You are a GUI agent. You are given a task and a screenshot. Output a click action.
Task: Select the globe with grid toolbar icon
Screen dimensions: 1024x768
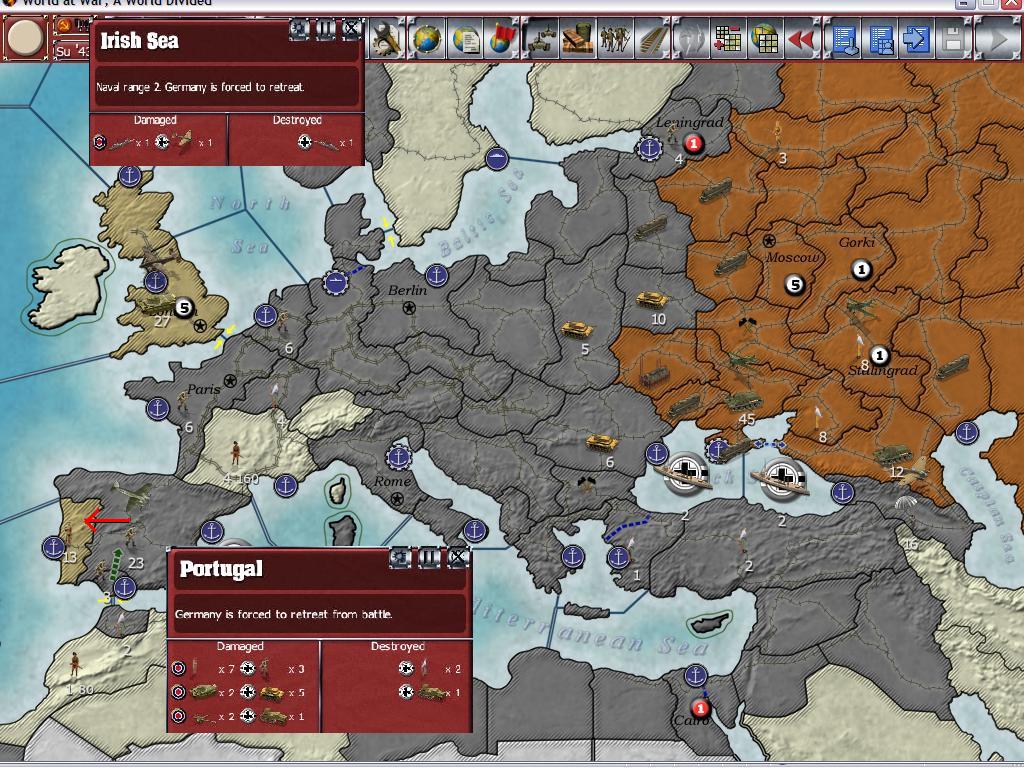pos(765,40)
